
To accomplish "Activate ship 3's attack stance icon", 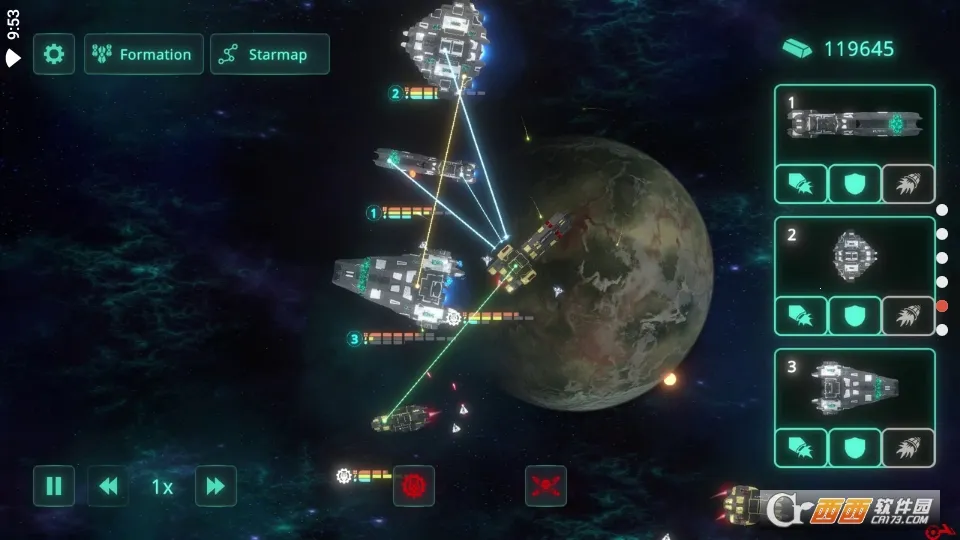I will pyautogui.click(x=801, y=447).
